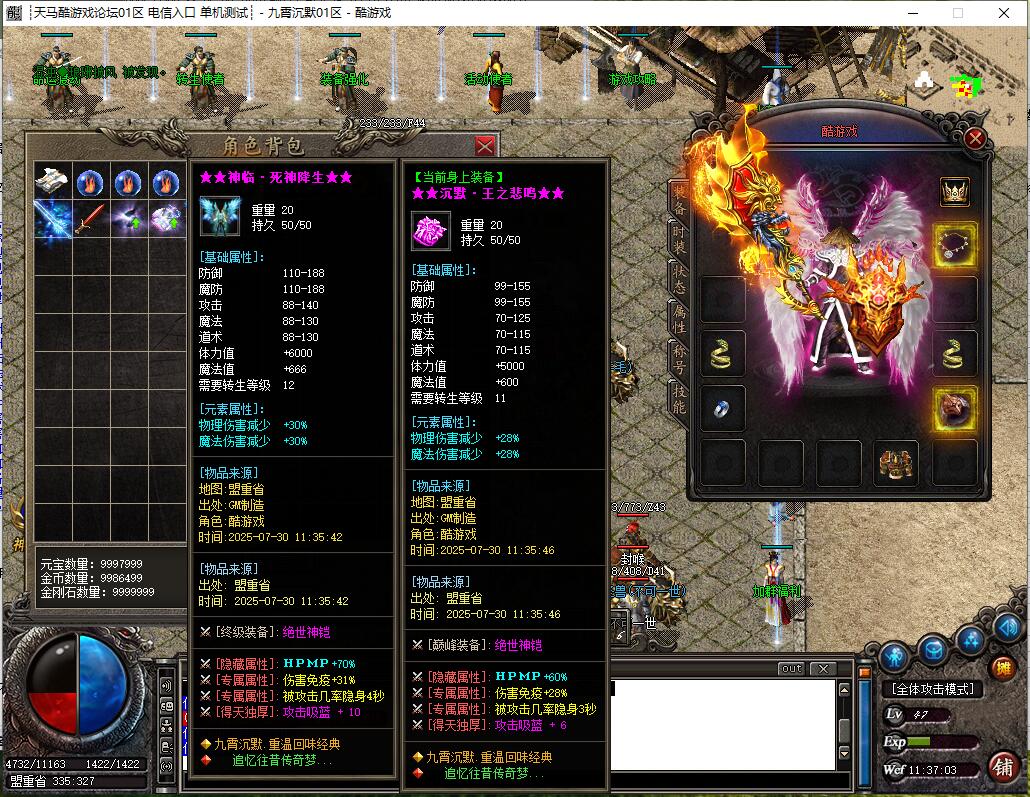Click the equipped necklace slot
The height and width of the screenshot is (797, 1030).
[x=954, y=244]
